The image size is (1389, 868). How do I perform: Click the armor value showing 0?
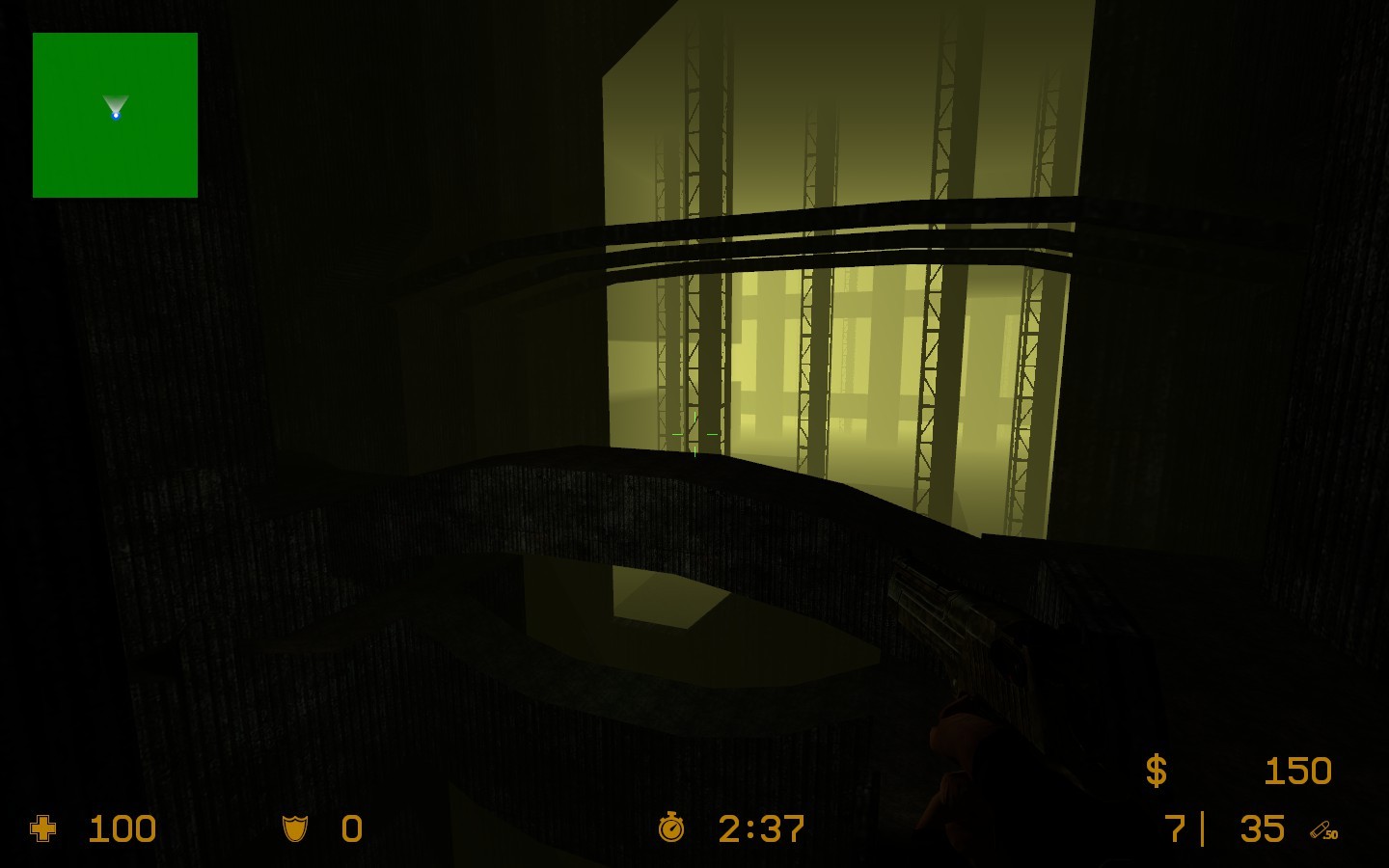(x=352, y=829)
